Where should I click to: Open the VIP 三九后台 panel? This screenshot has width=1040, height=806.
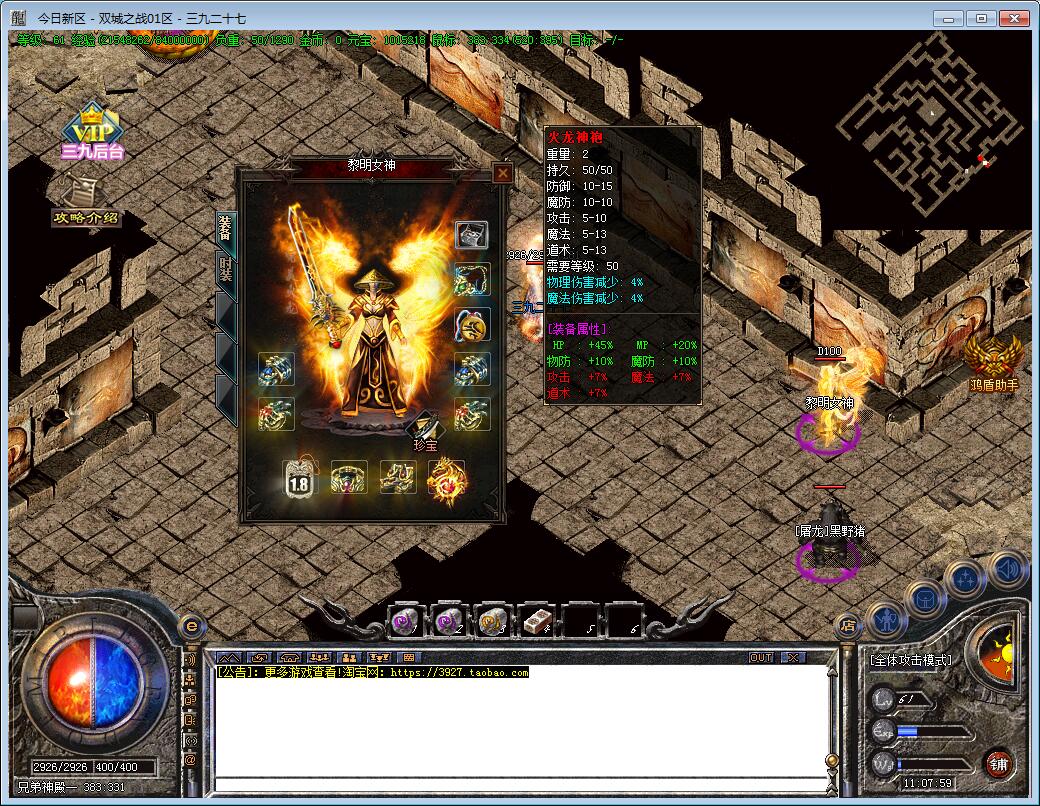[x=91, y=132]
